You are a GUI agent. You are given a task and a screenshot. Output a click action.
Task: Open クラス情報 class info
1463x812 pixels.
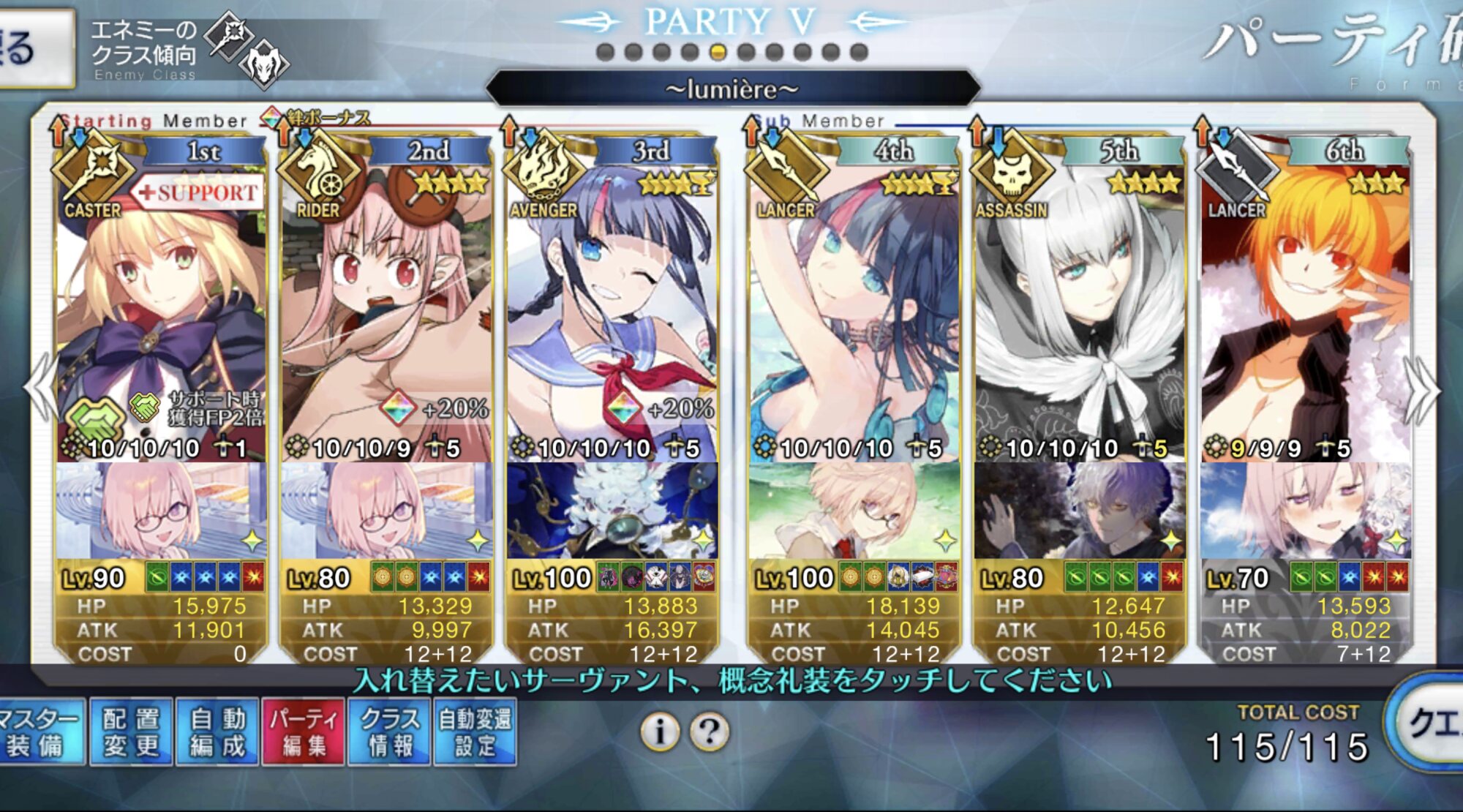pos(391,732)
